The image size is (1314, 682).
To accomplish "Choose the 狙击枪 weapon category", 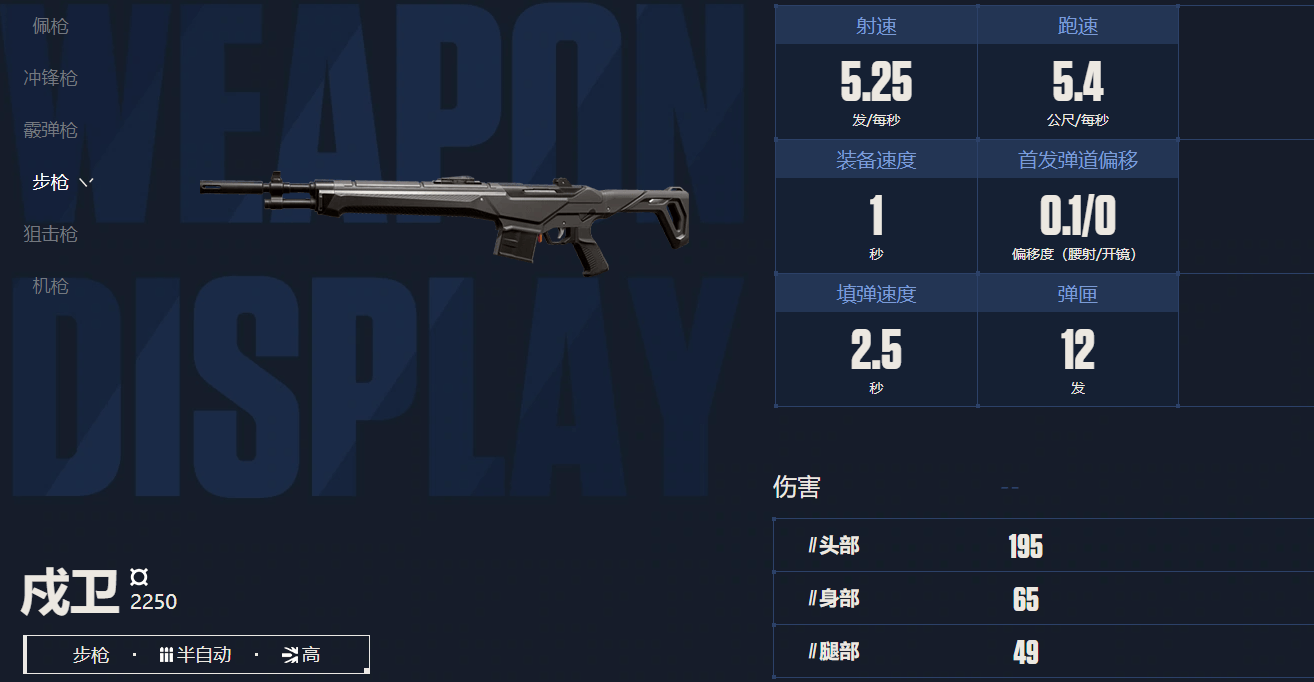I will pyautogui.click(x=50, y=234).
